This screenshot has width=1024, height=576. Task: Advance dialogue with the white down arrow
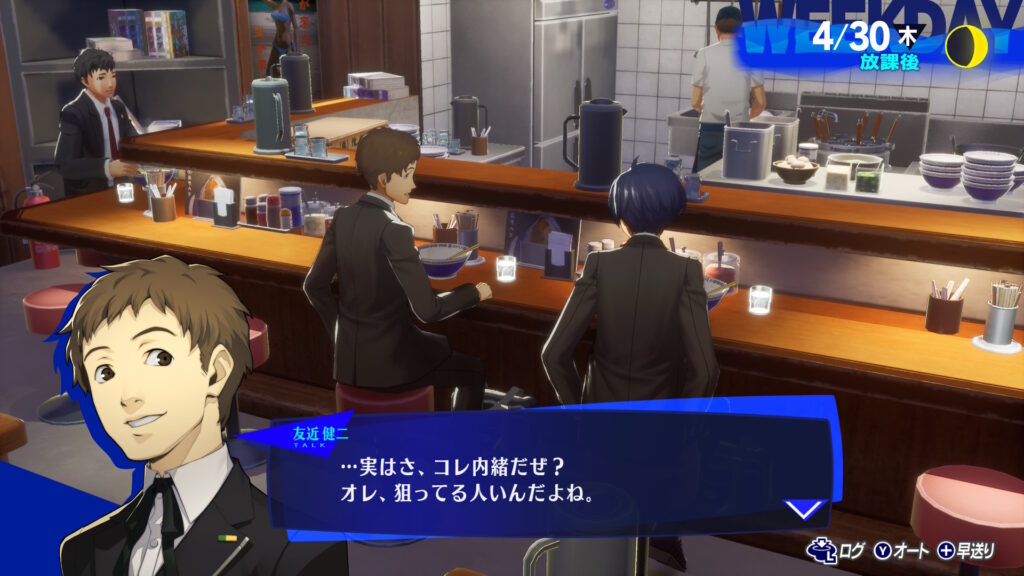click(x=804, y=509)
